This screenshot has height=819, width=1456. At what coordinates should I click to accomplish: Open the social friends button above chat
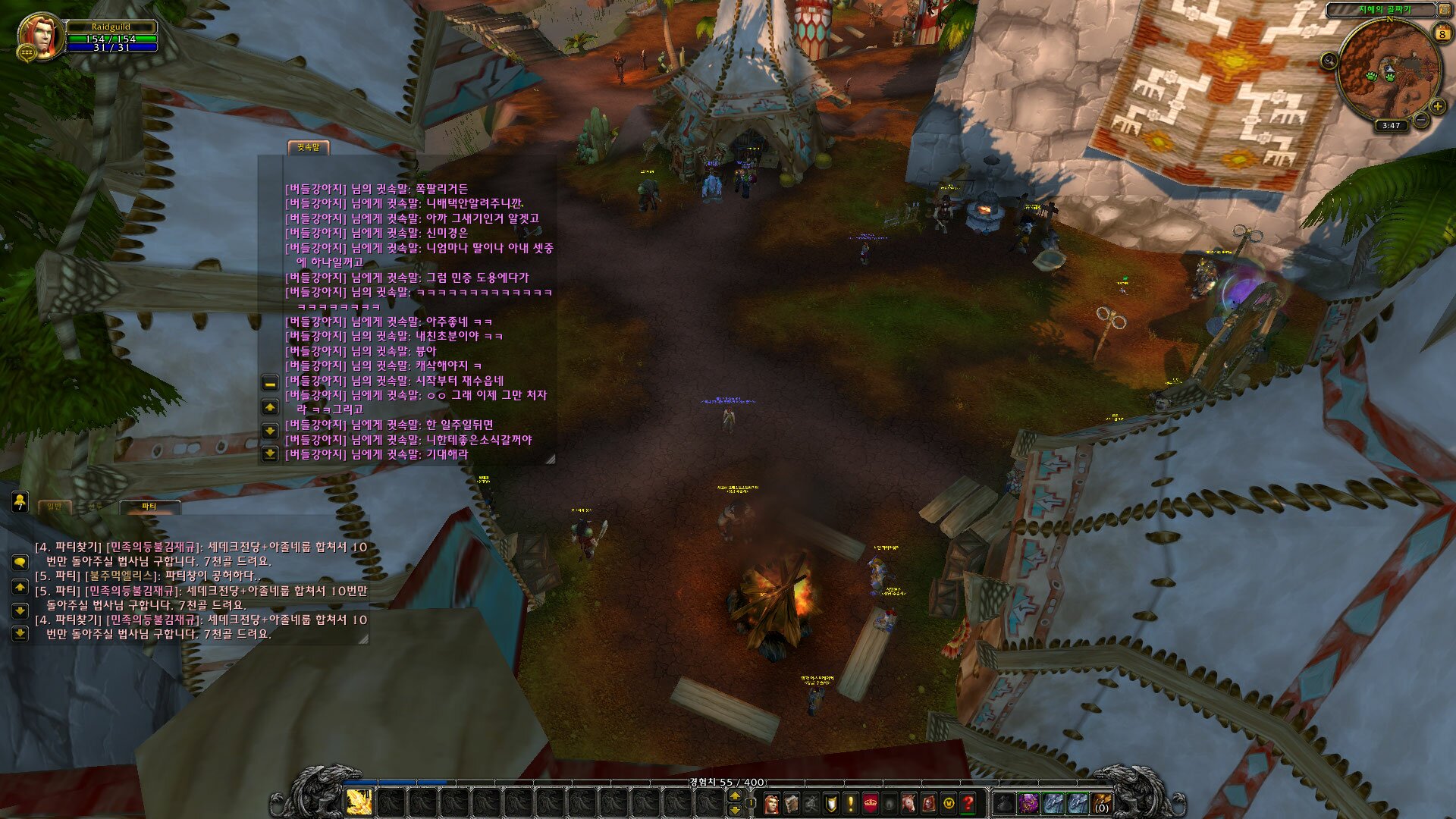20,500
